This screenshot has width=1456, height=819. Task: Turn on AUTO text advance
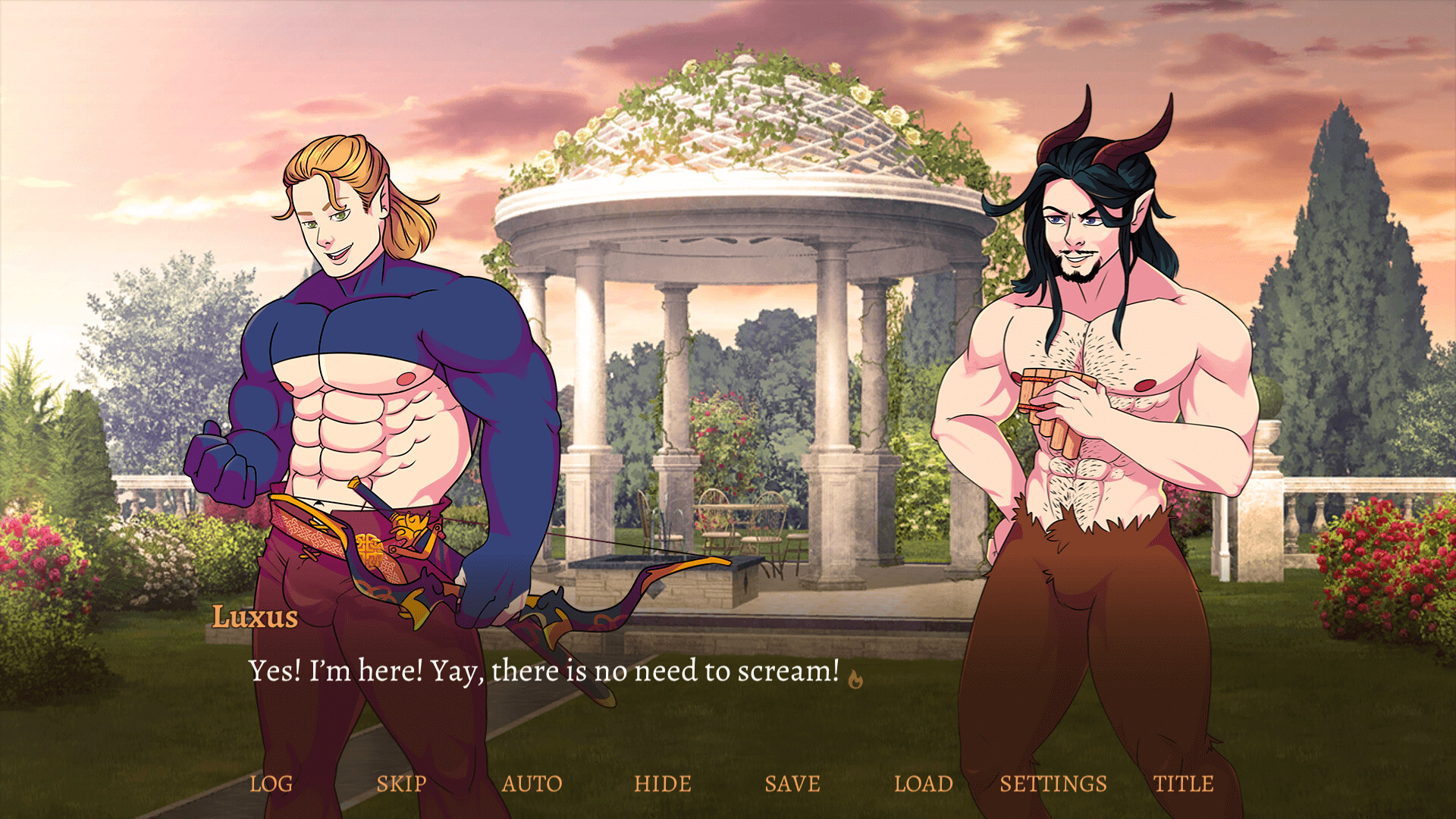pos(533,783)
